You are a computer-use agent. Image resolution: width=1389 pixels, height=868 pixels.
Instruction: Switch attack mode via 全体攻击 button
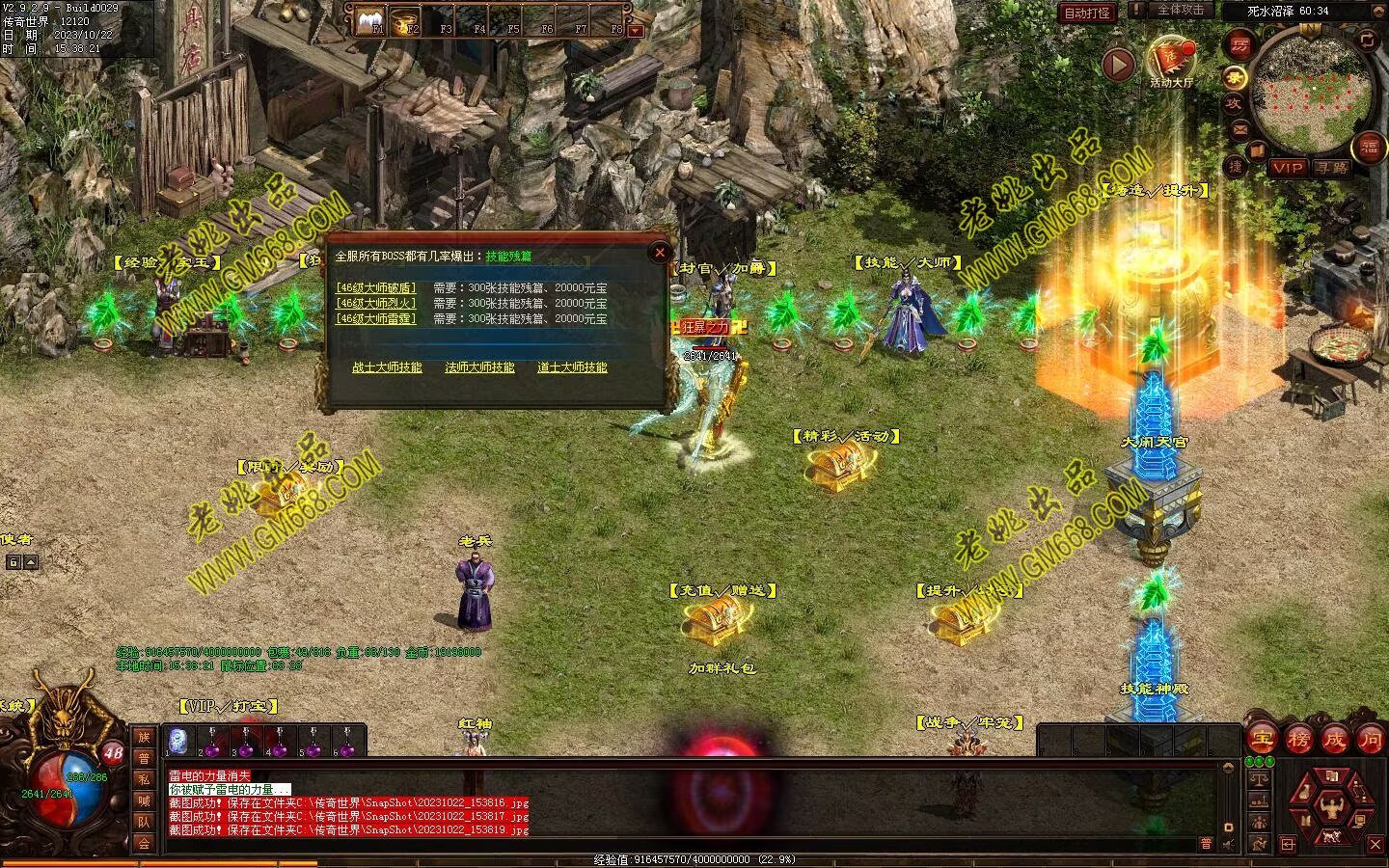pos(1179,10)
